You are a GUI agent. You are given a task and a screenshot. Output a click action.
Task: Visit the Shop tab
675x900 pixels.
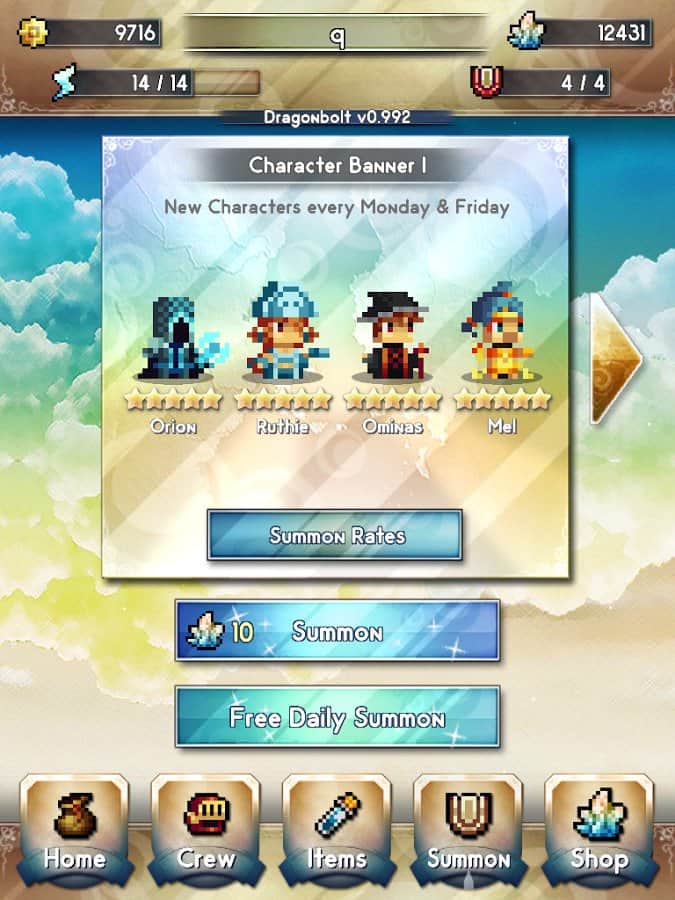point(598,826)
